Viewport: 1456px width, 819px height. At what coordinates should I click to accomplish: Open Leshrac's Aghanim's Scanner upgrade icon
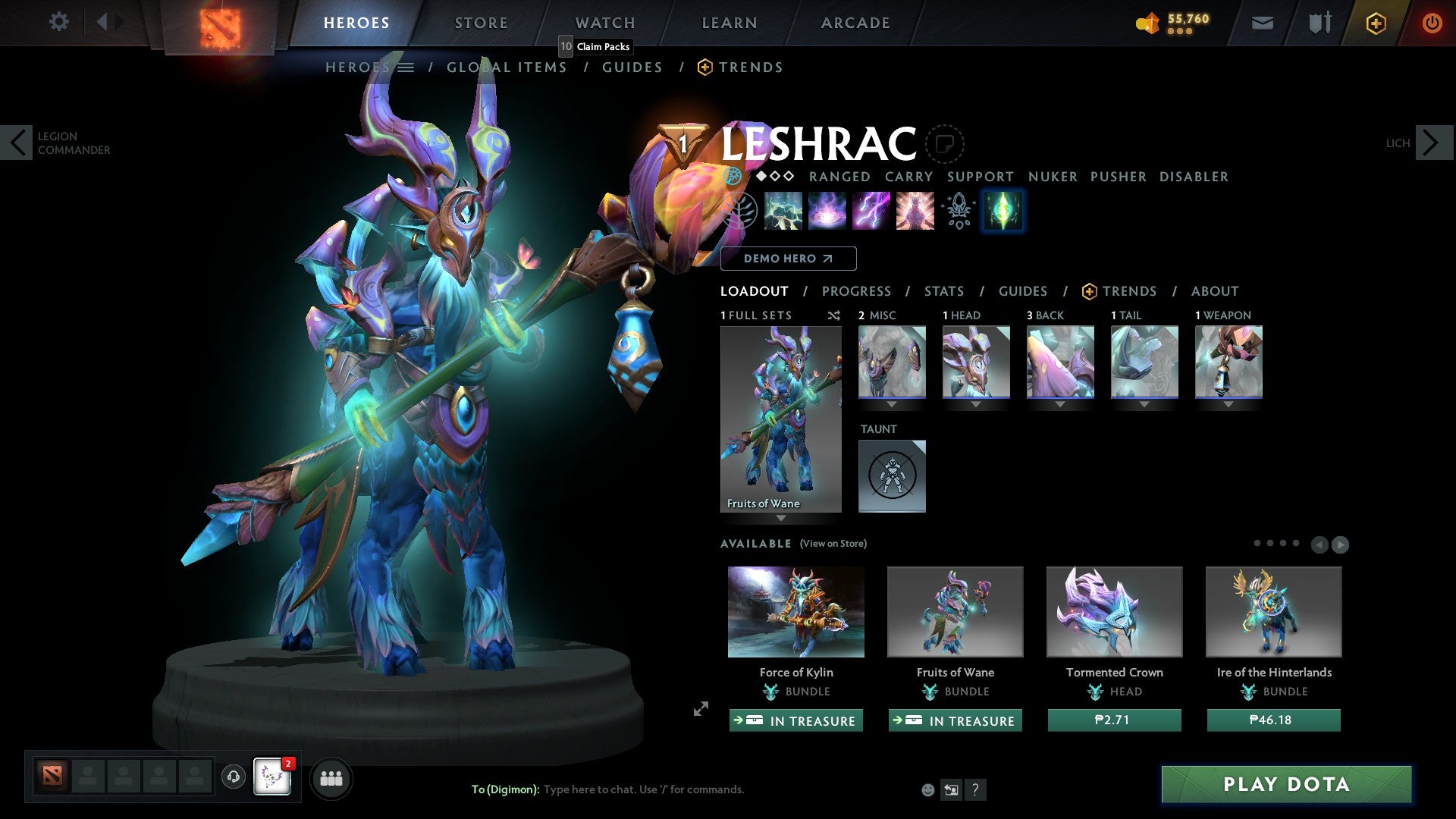point(957,211)
